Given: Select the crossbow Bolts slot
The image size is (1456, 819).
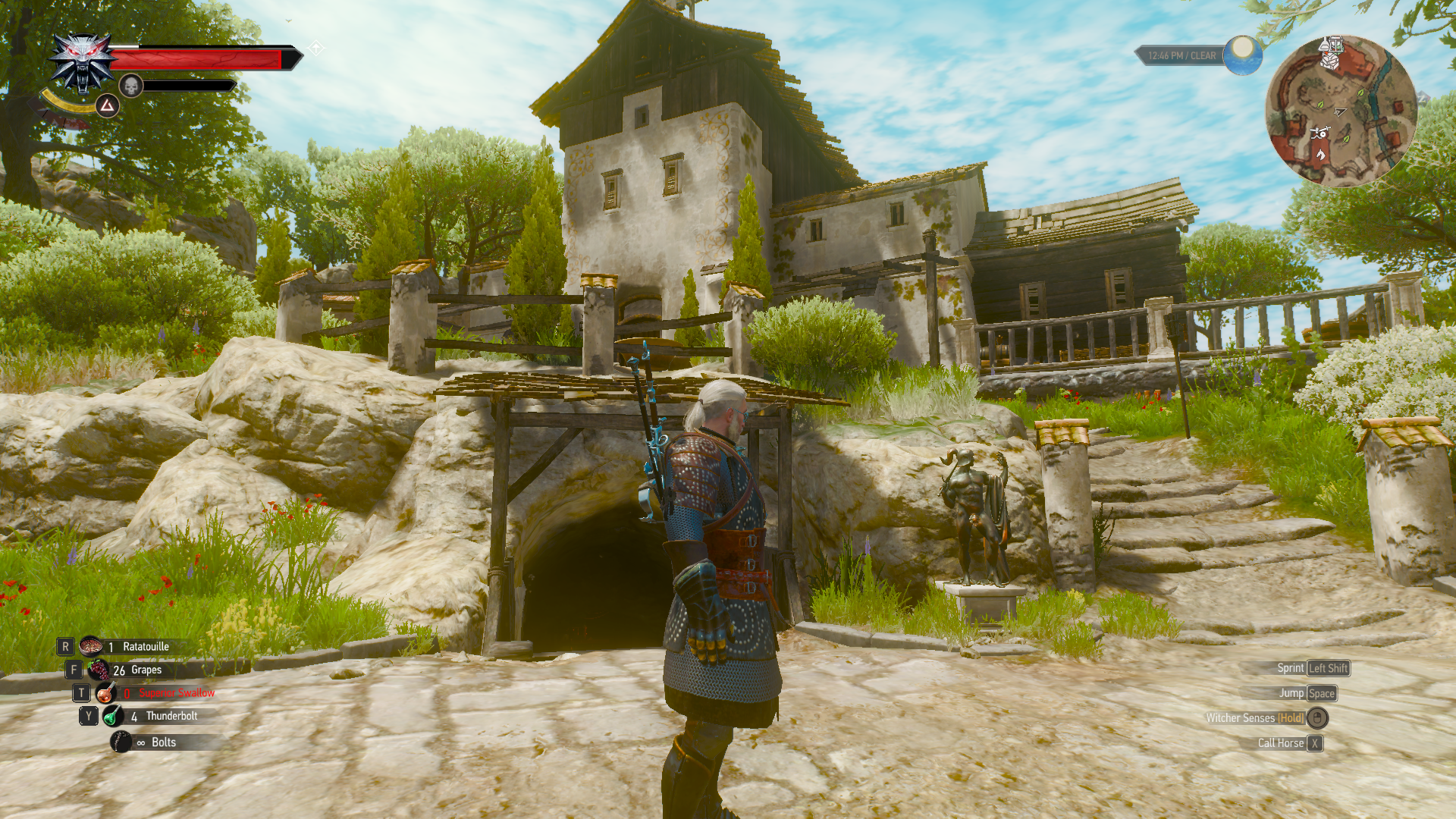Looking at the screenshot, I should [121, 742].
